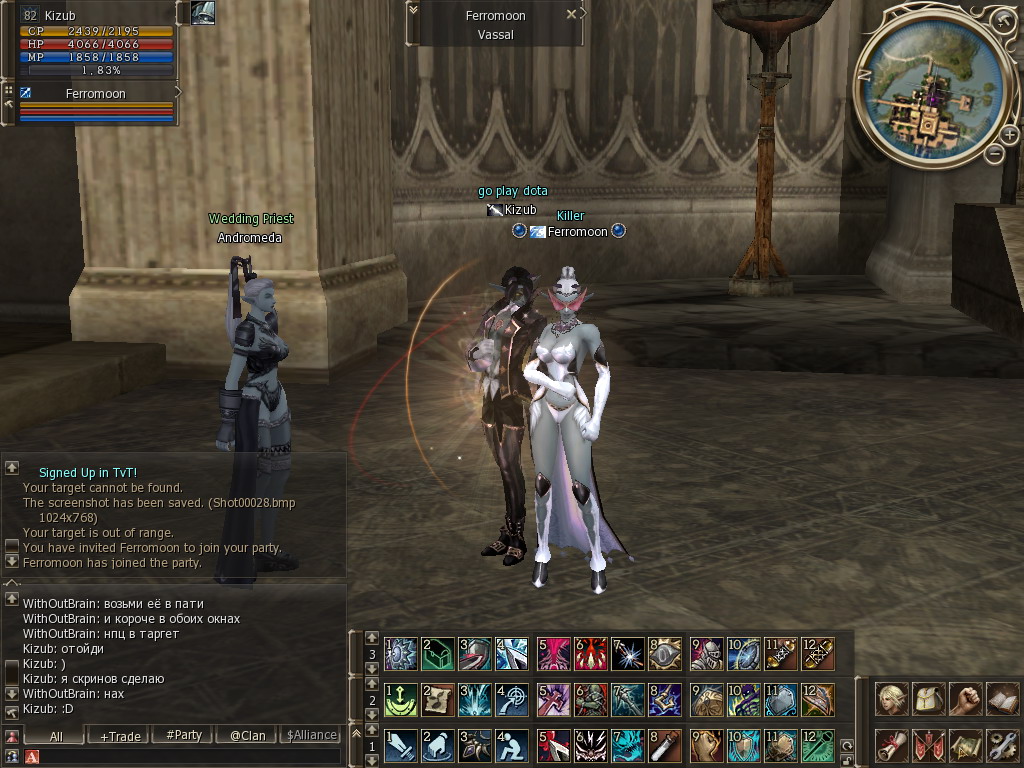Open the fist actions menu icon
Screen dimensions: 1024x768
tap(965, 699)
